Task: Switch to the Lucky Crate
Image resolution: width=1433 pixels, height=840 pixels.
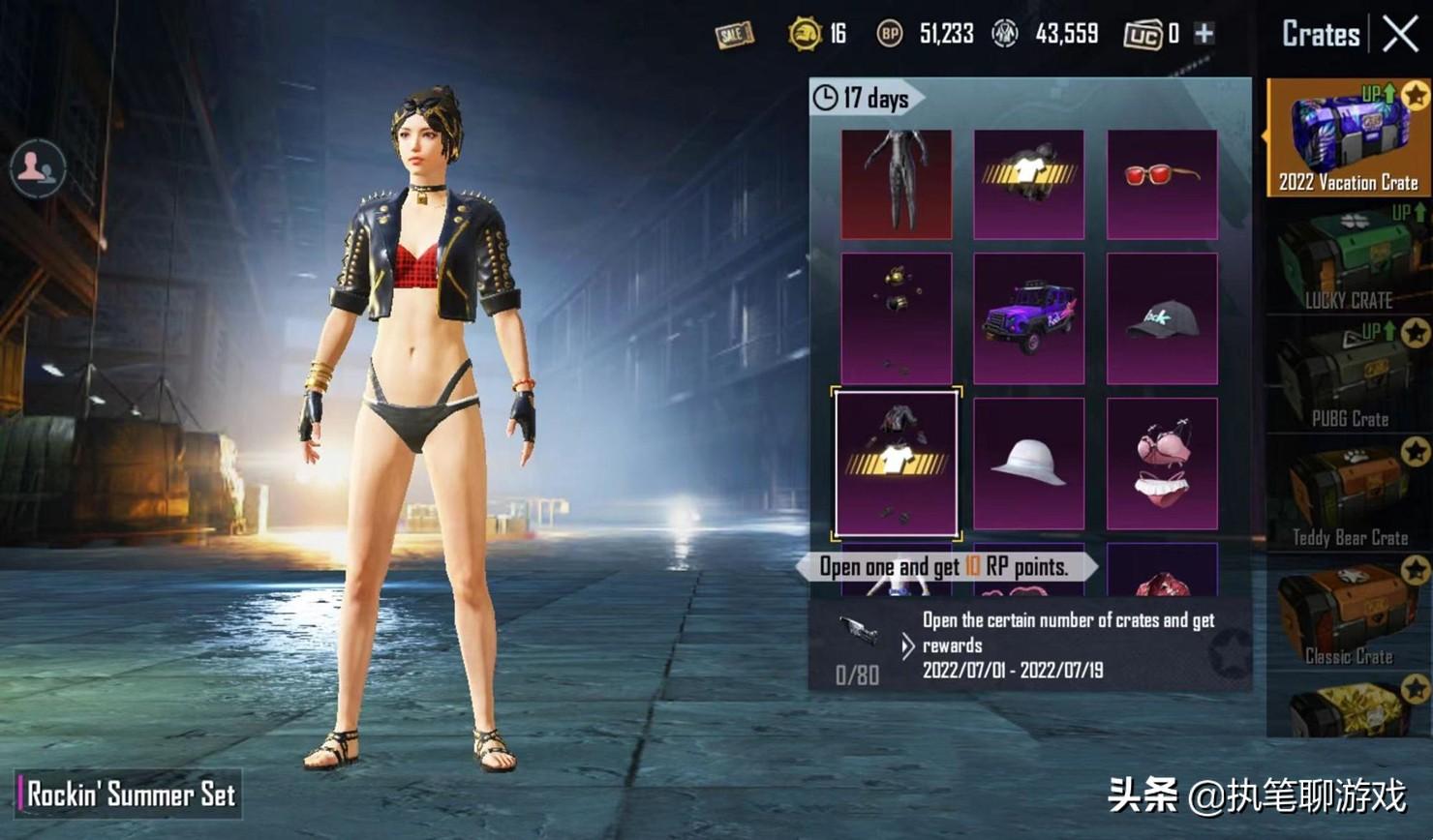Action: click(x=1347, y=257)
